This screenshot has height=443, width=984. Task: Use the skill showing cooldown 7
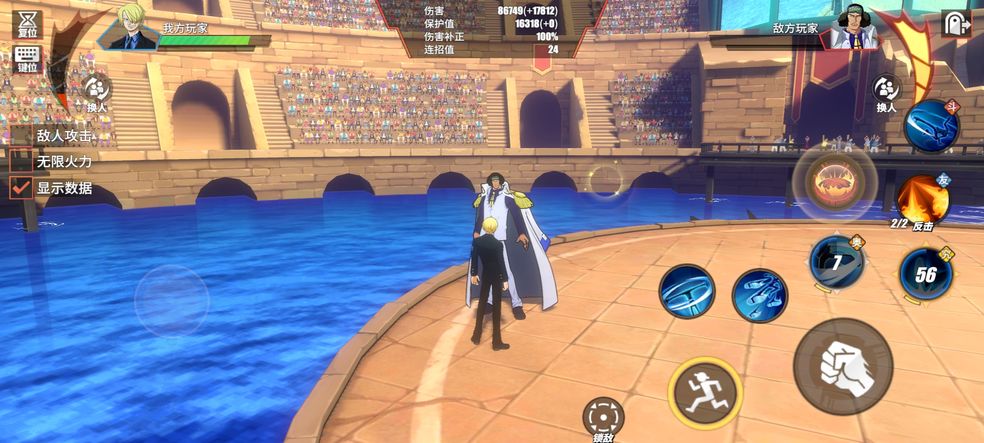(x=836, y=263)
